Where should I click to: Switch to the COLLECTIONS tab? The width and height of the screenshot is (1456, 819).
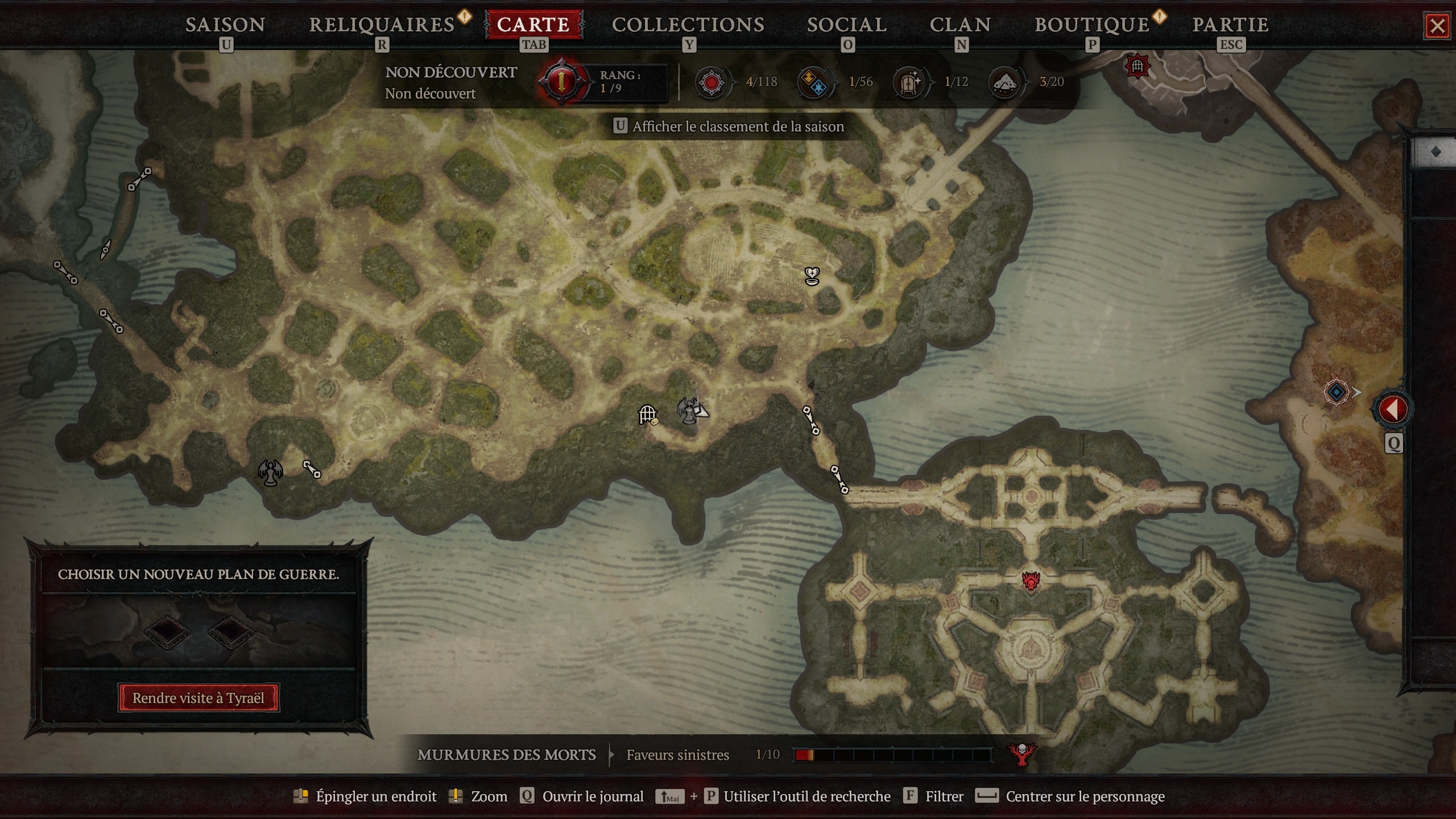688,24
